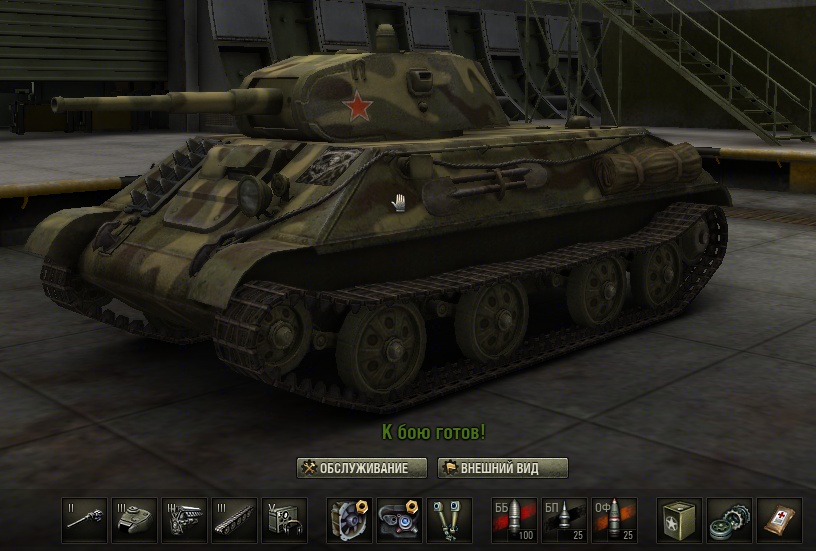Select the БП subcaliber shell slot
Screen dimensions: 816x551
click(x=564, y=519)
